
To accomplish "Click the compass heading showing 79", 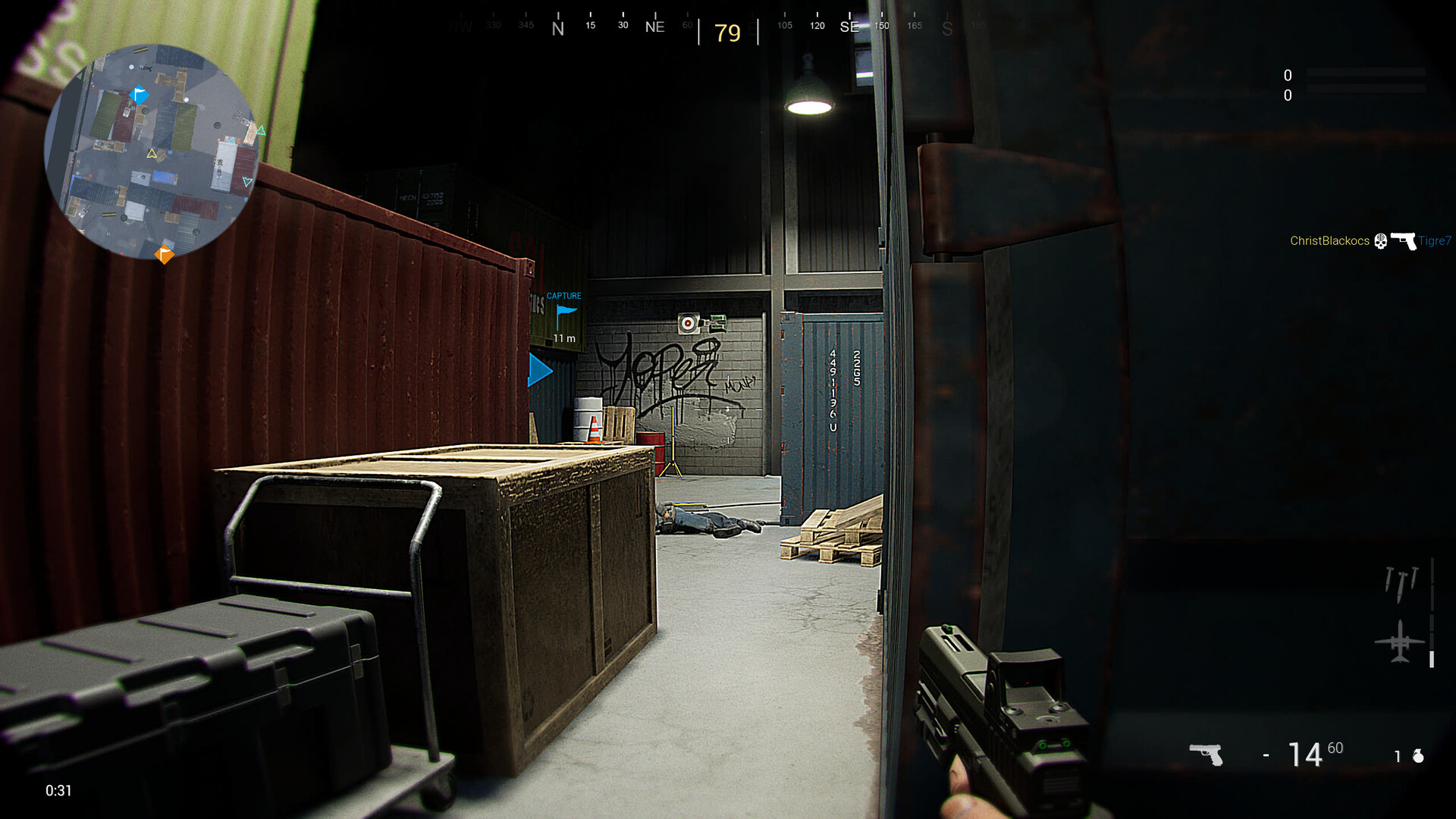I will pyautogui.click(x=727, y=33).
